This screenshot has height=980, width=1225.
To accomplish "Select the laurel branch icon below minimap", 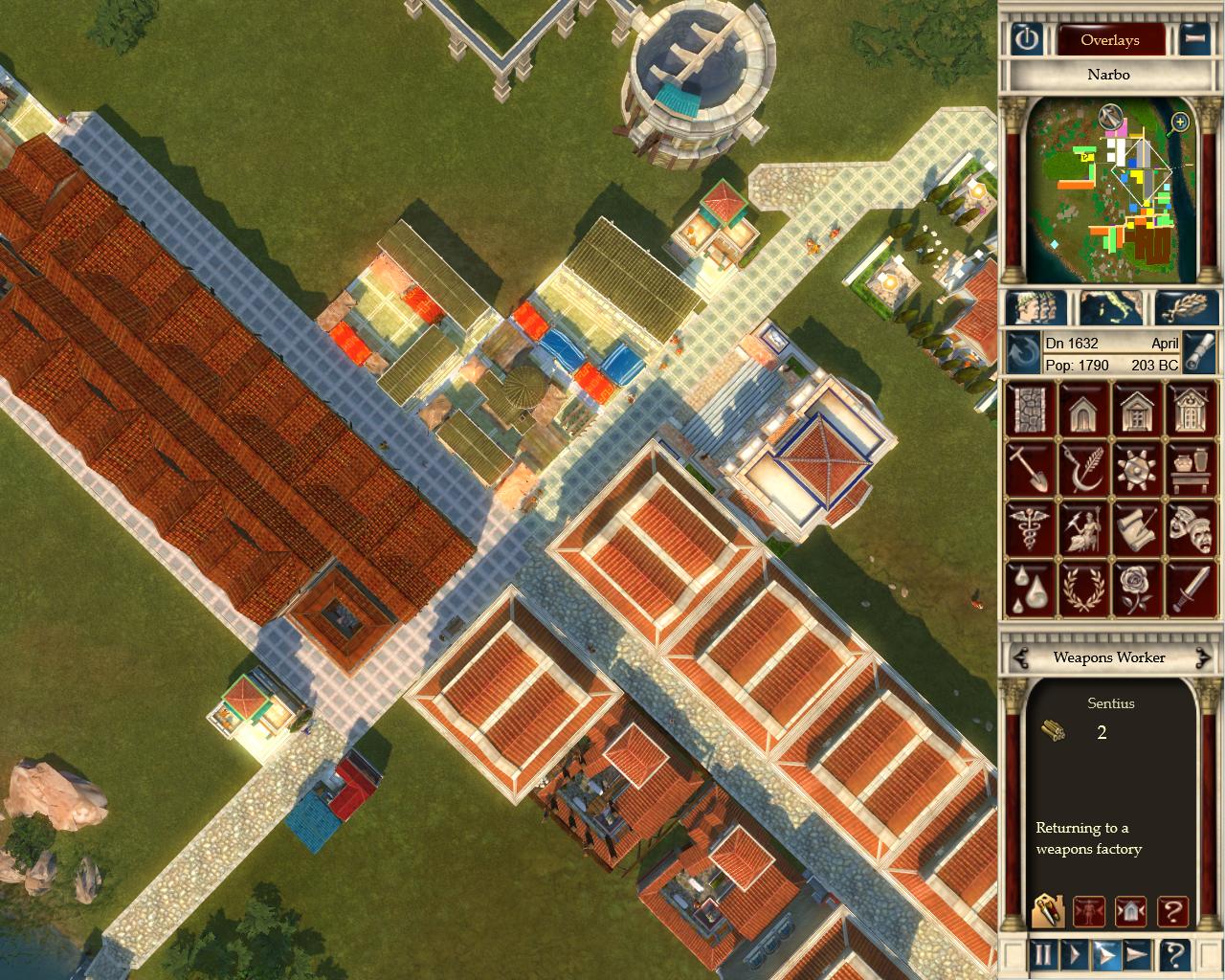I will point(1187,308).
